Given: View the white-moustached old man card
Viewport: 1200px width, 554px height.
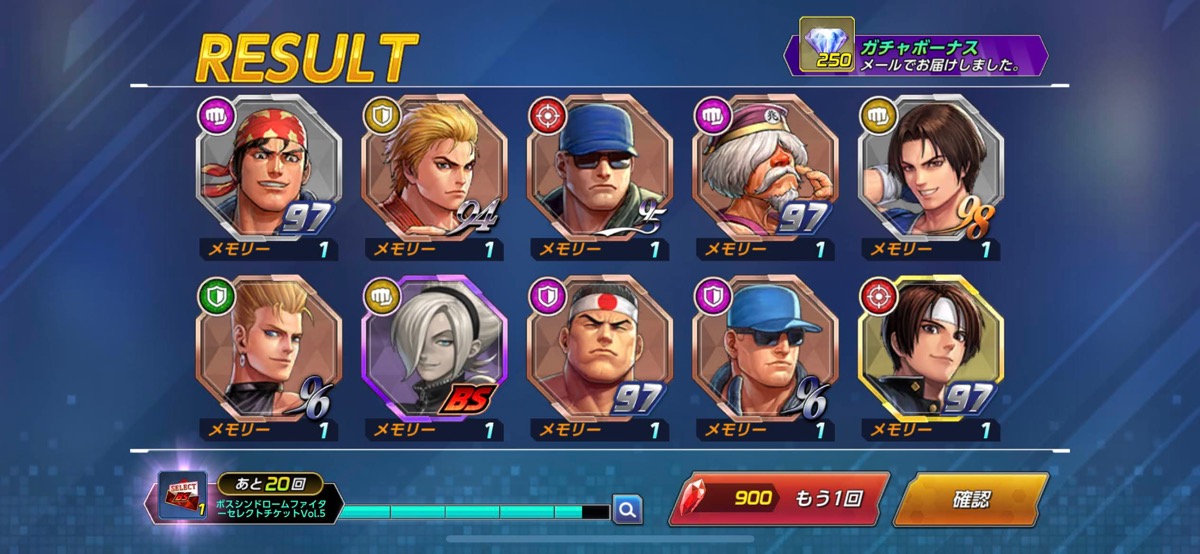Looking at the screenshot, I should pyautogui.click(x=766, y=168).
